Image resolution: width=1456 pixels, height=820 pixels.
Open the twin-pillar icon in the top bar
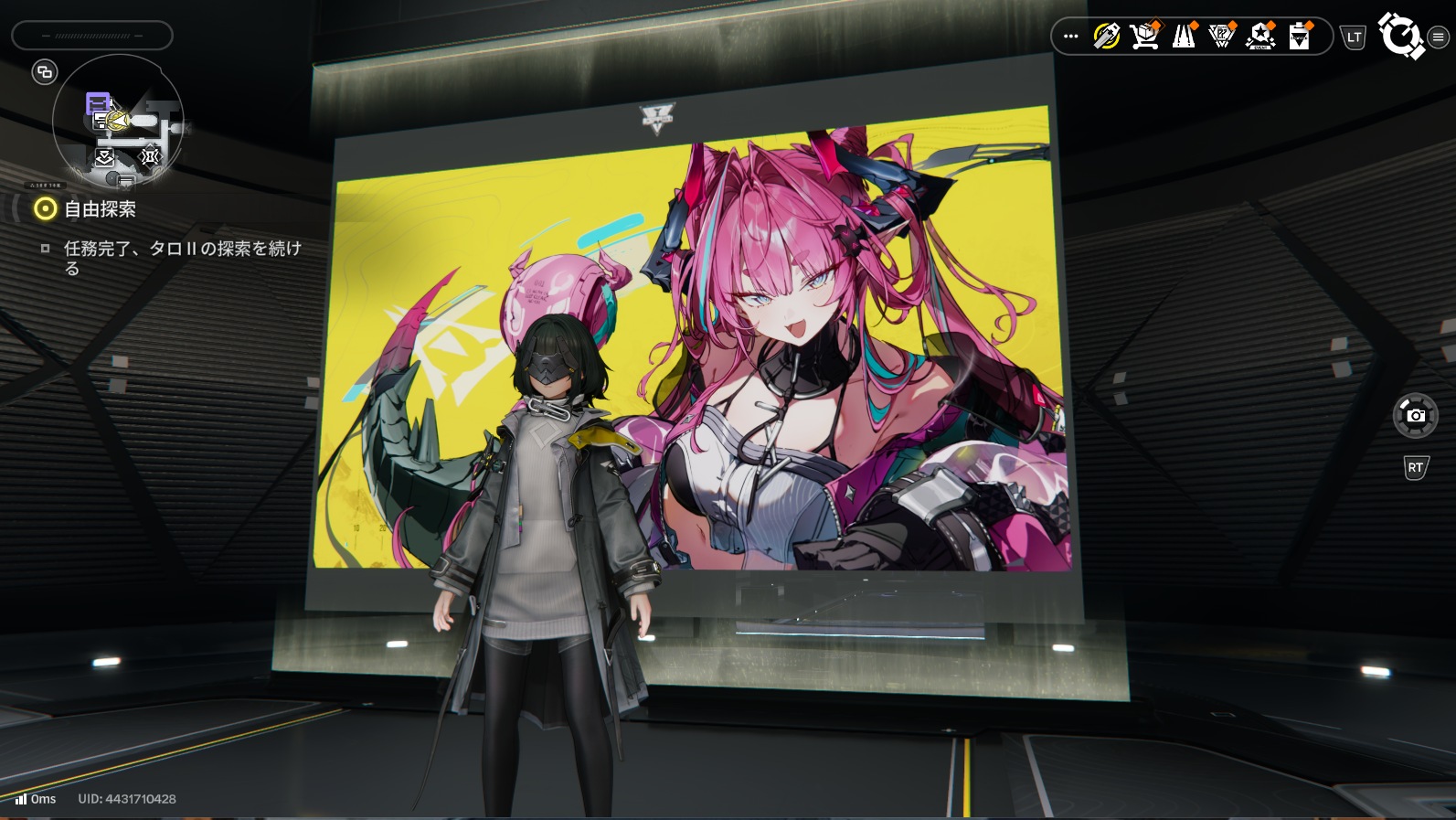tap(1184, 37)
